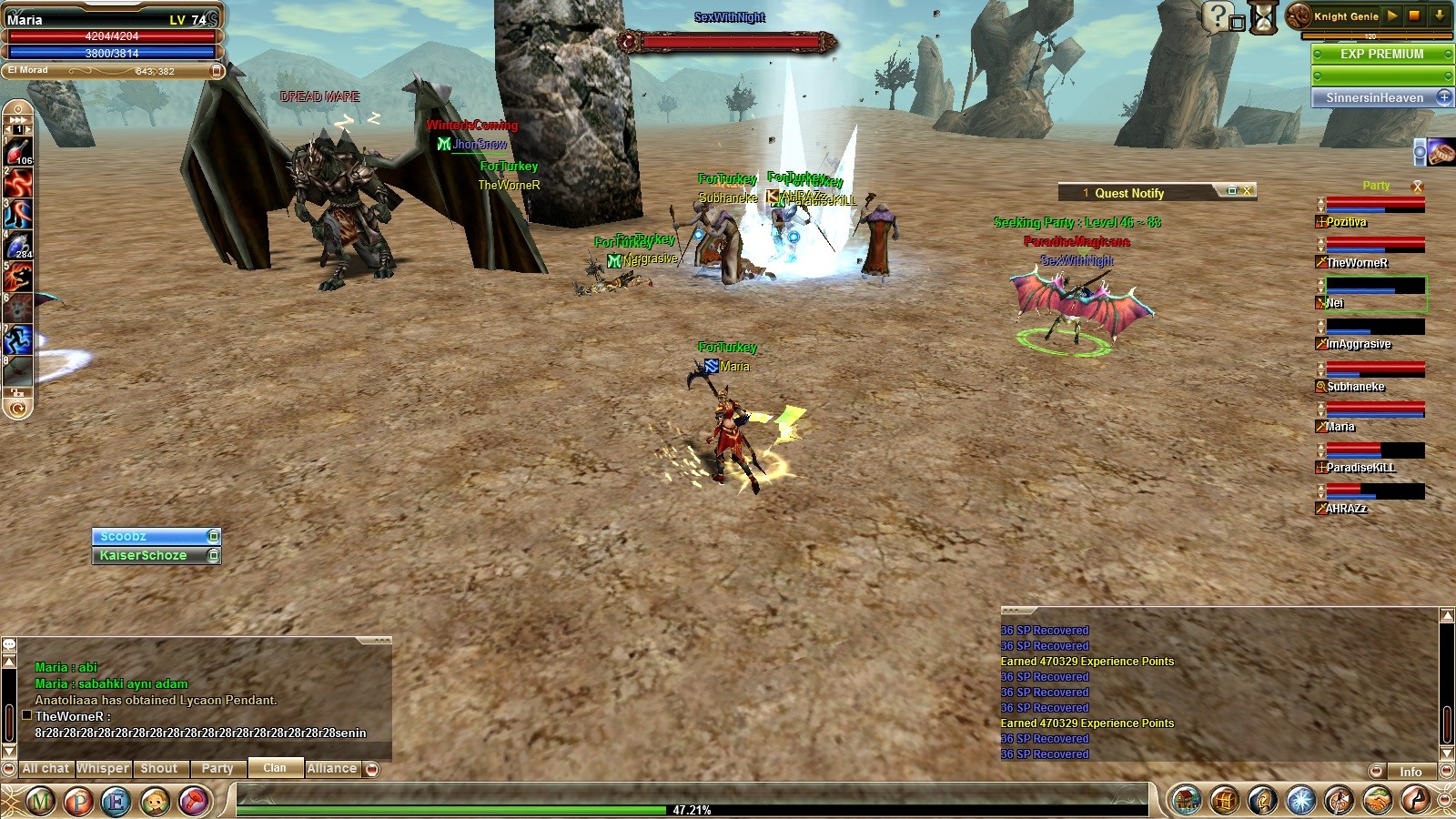This screenshot has height=819, width=1456.
Task: Open the treasure chest inventory icon
Action: click(x=1224, y=801)
